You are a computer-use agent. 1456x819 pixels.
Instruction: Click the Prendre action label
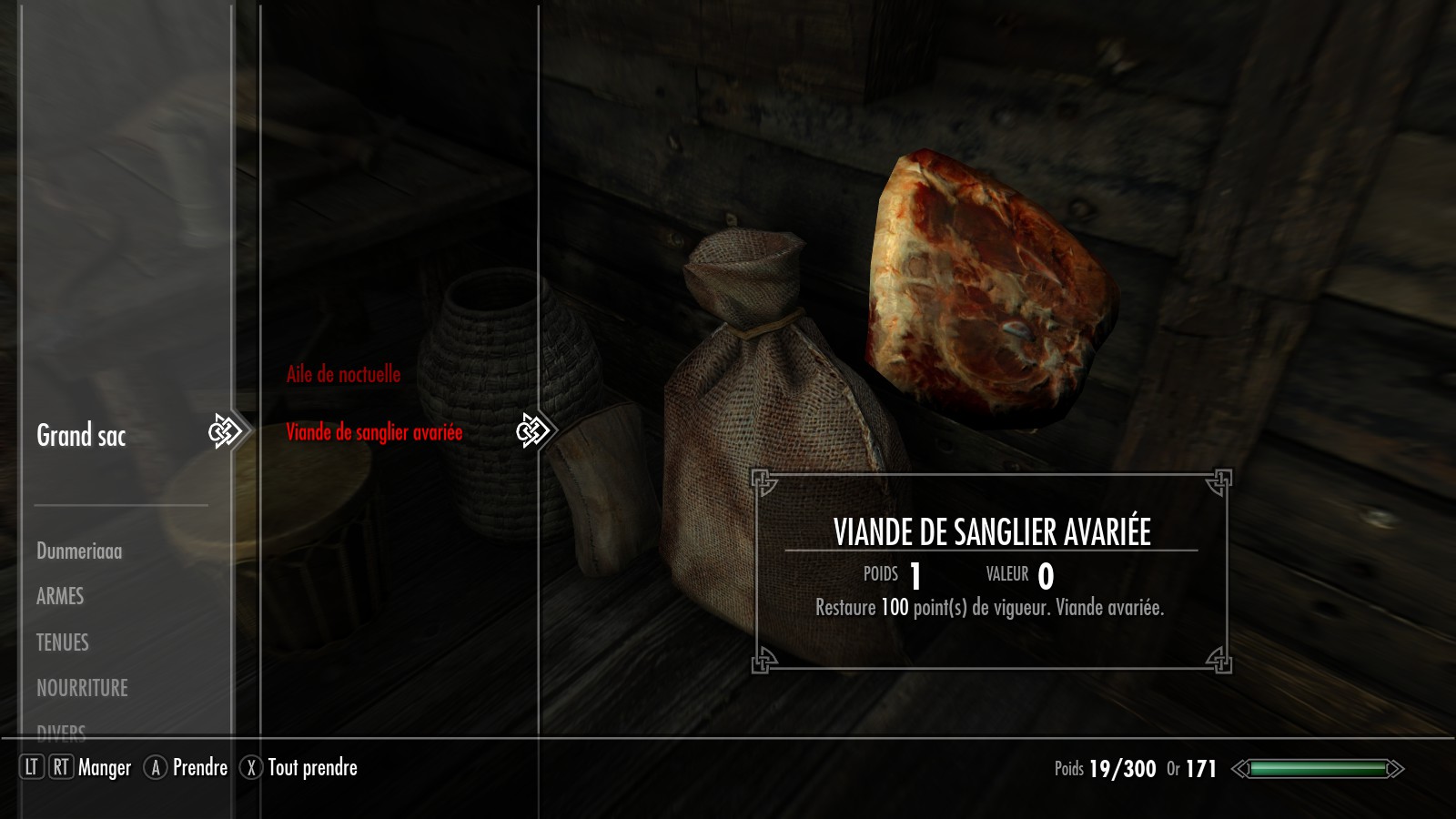pyautogui.click(x=199, y=768)
